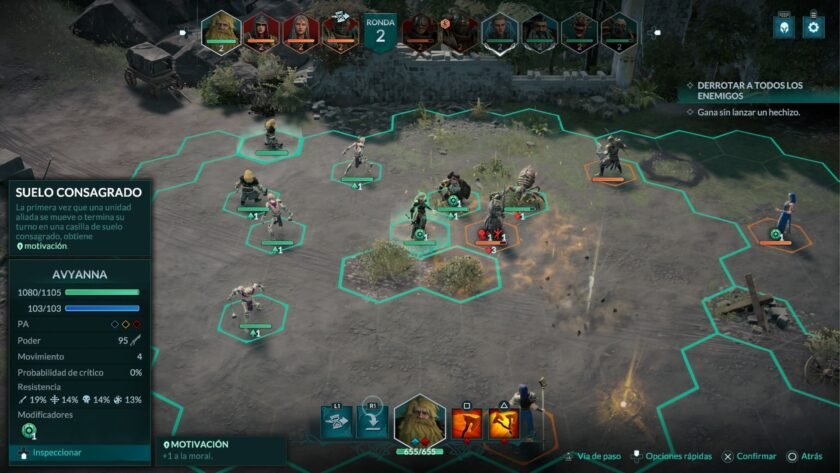Select the Inspeccionar option
Screen dimensions: 840x473
click(55, 453)
